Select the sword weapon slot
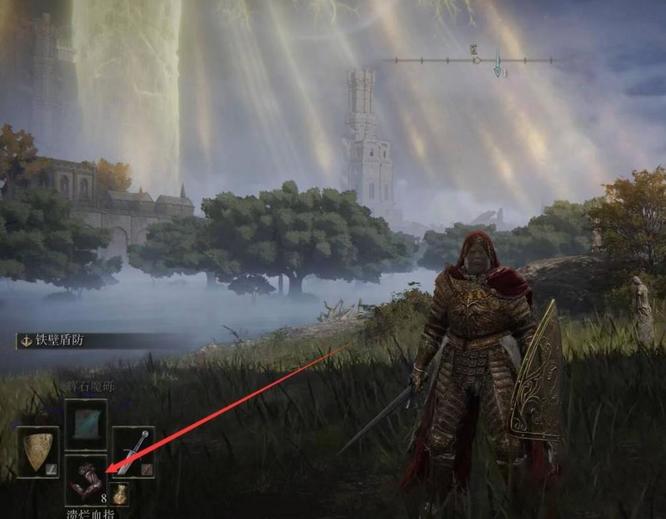666x519 pixels. (133, 451)
